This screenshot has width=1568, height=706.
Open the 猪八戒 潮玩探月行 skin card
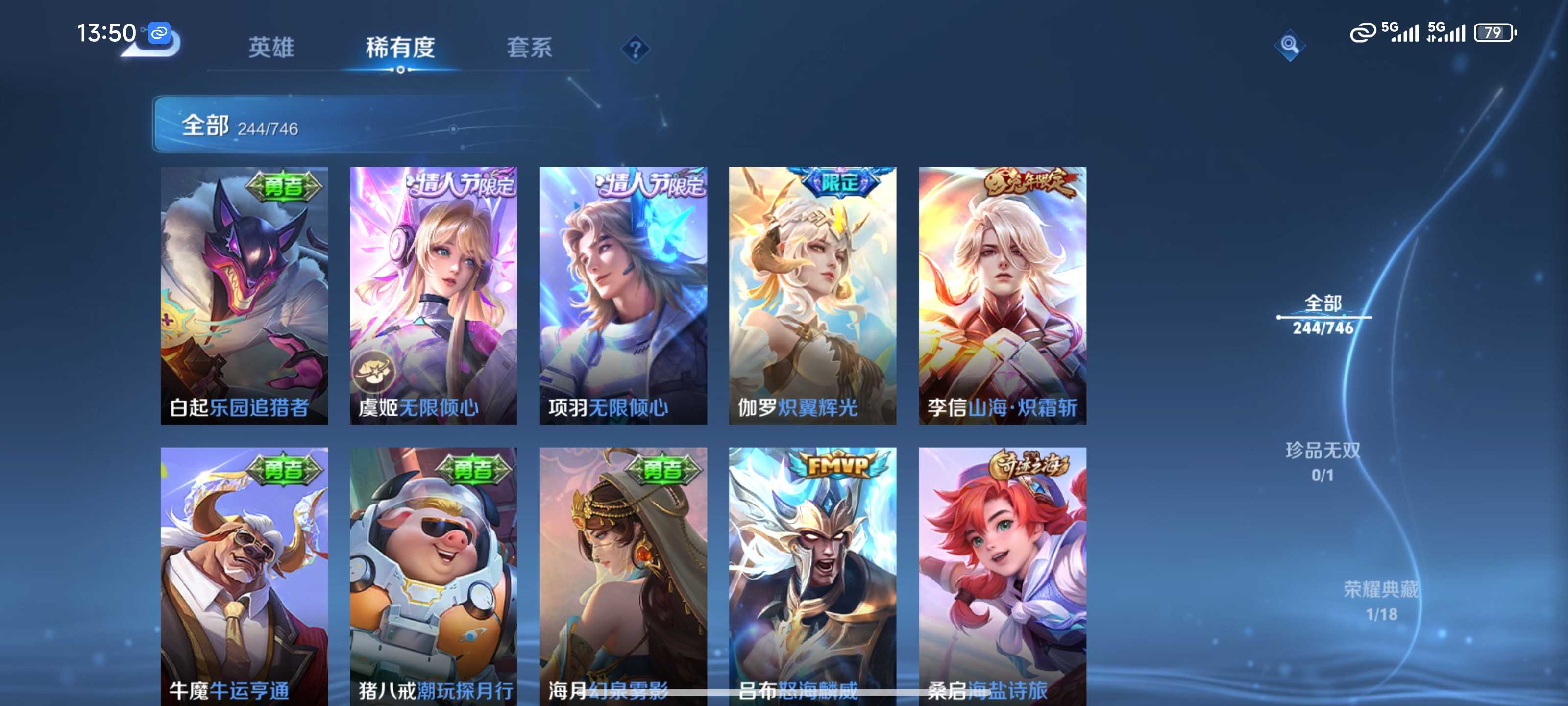pos(433,576)
